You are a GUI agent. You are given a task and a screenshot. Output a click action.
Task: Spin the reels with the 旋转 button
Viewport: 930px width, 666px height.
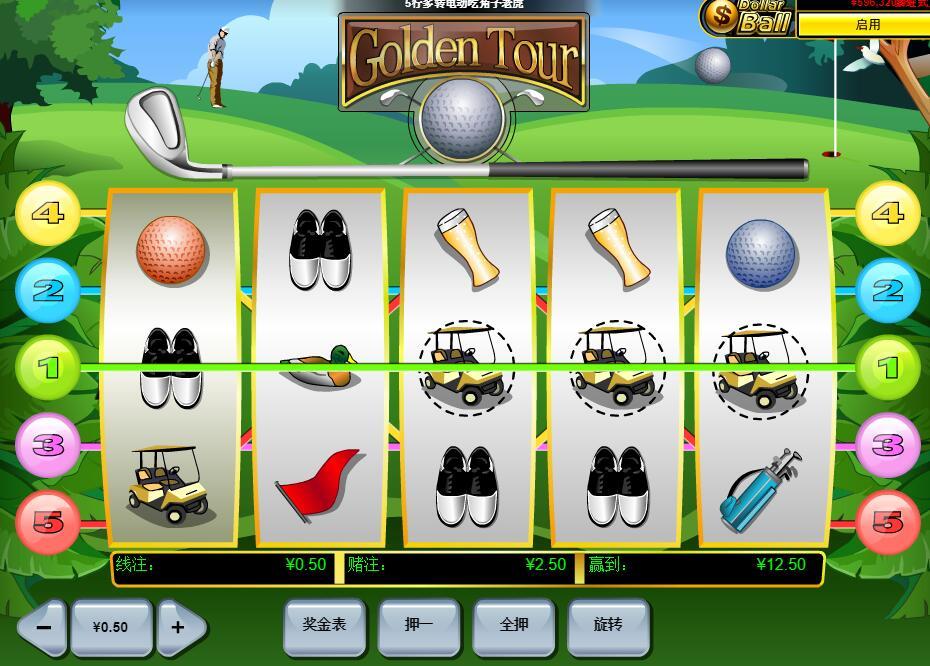point(608,626)
